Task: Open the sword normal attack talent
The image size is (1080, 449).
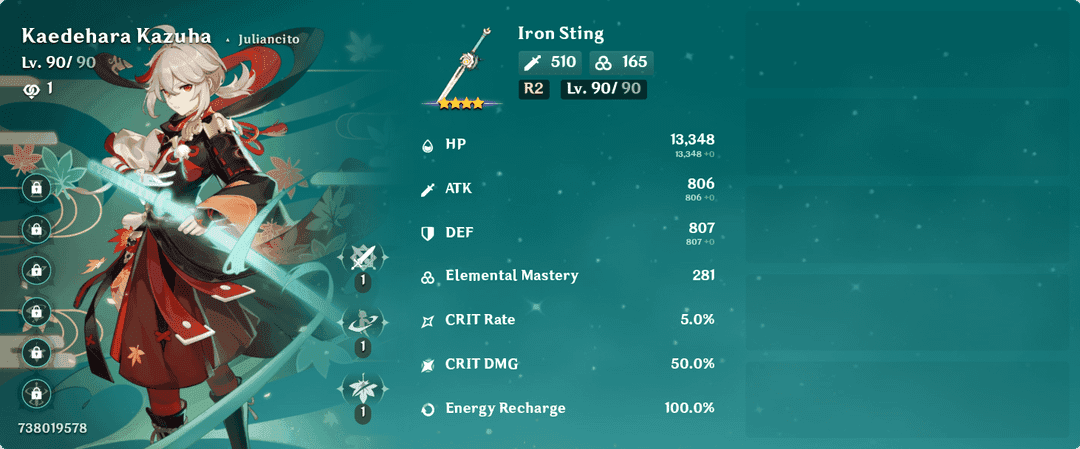Action: (x=362, y=258)
